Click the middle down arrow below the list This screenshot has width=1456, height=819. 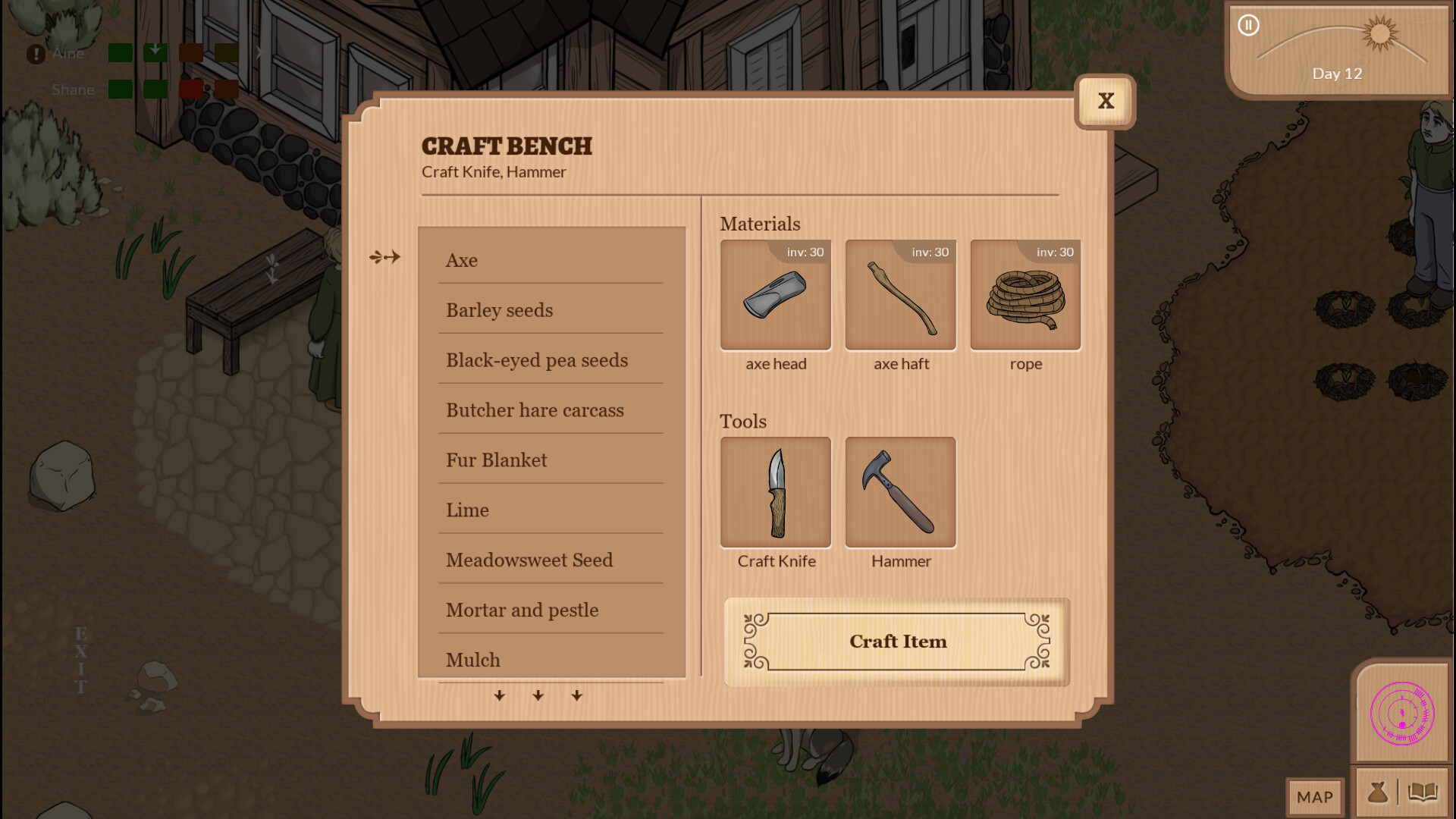click(538, 695)
